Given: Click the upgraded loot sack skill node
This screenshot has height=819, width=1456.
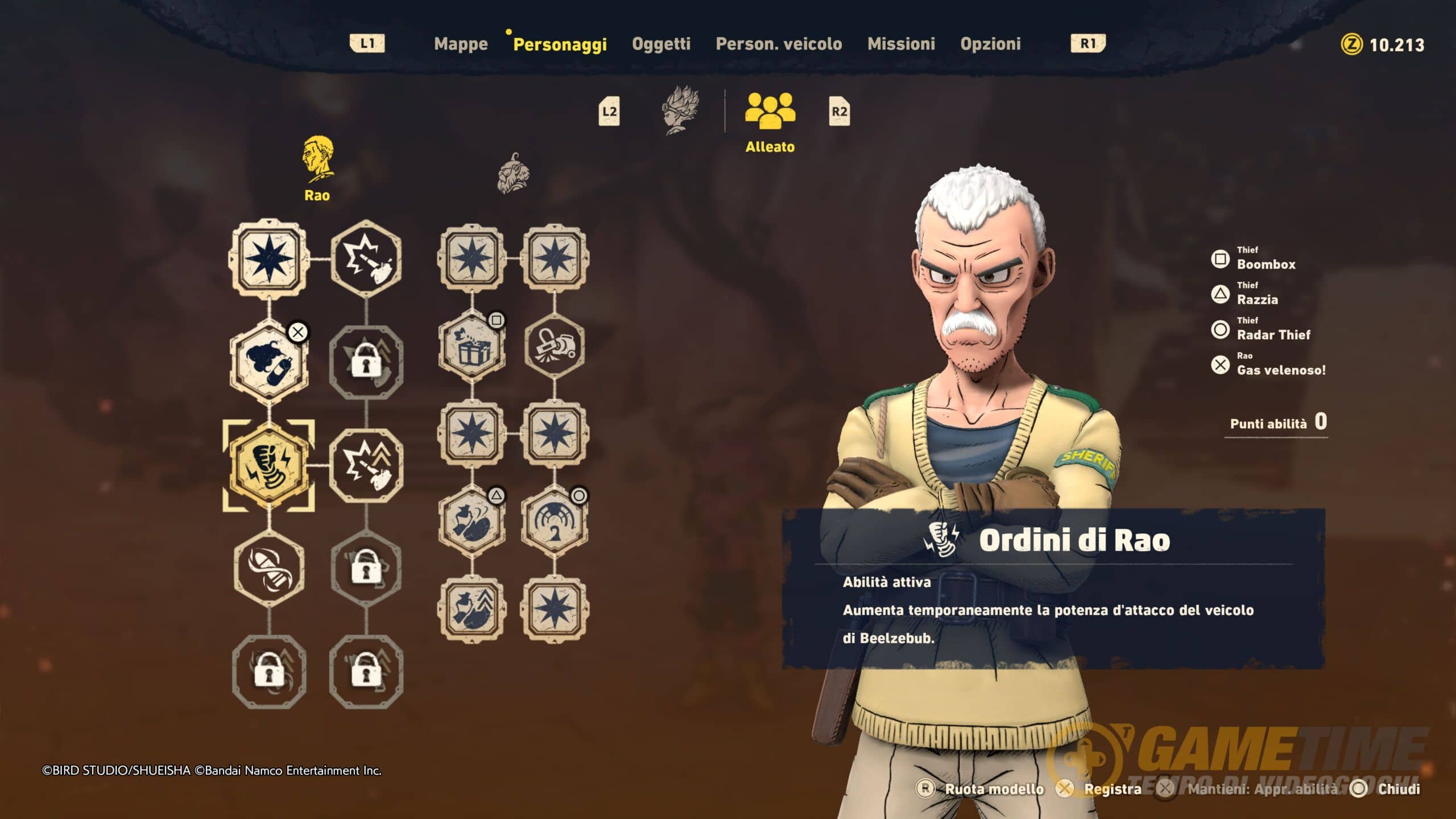Looking at the screenshot, I should point(472,610).
